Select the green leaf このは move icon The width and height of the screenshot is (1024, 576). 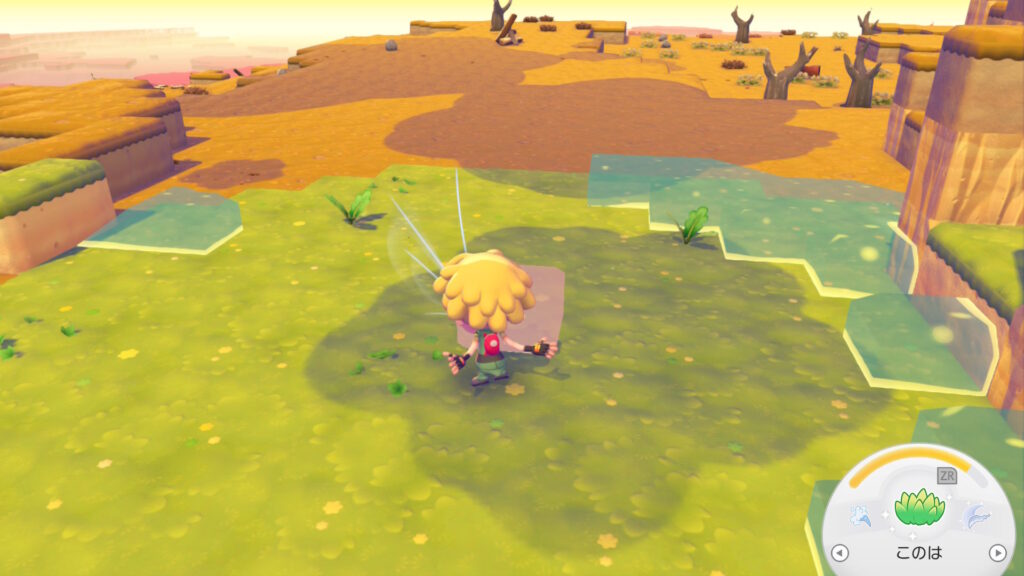pos(918,507)
